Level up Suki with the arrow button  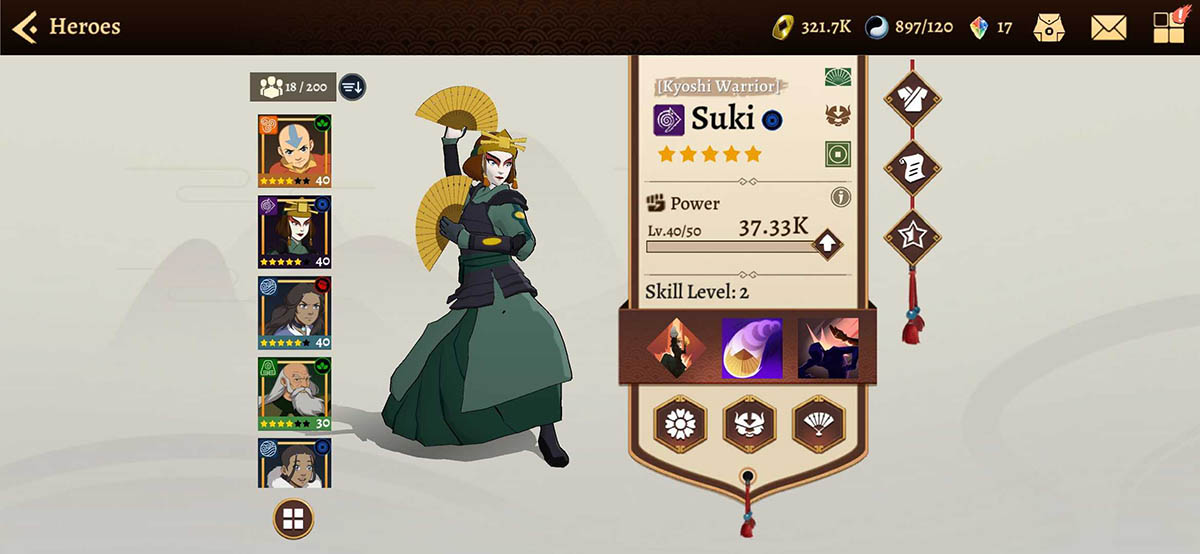[826, 243]
